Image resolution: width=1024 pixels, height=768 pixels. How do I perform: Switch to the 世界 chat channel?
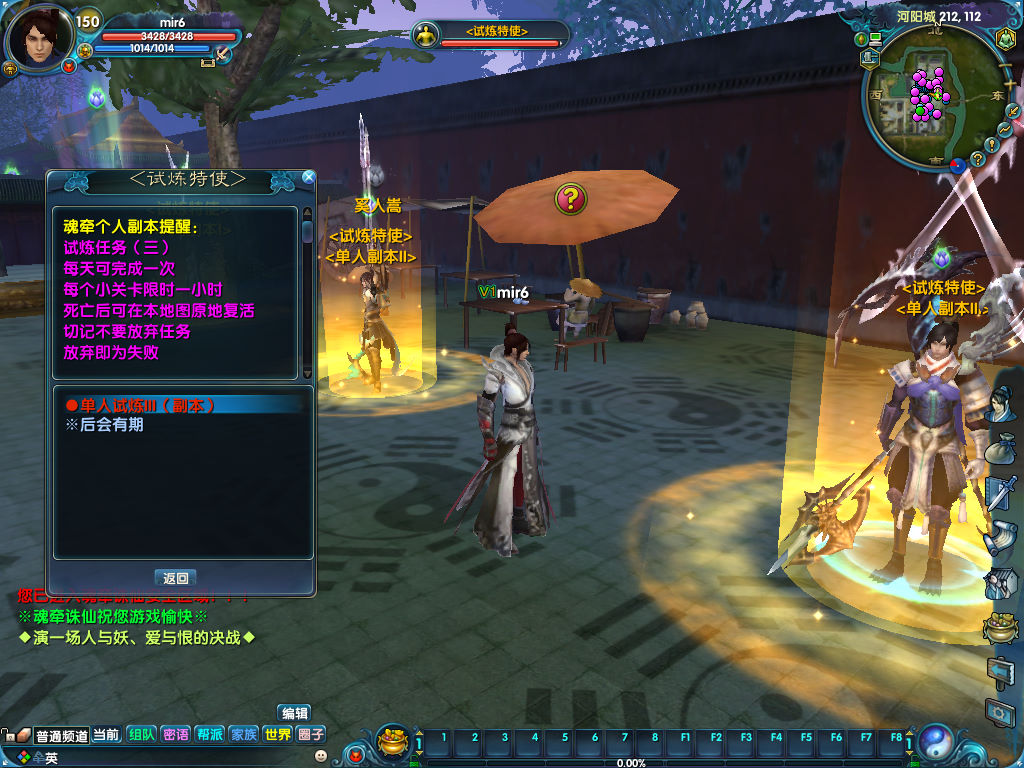[x=278, y=734]
